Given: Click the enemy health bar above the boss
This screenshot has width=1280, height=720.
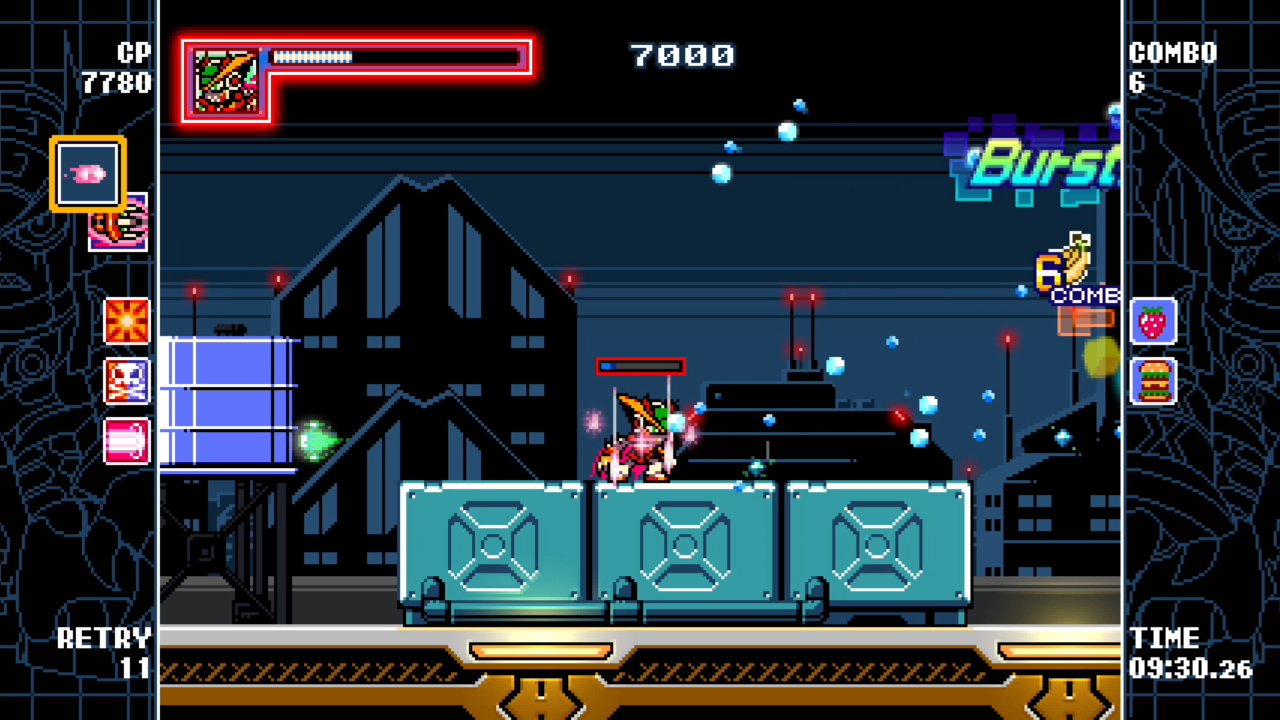Looking at the screenshot, I should 640,365.
